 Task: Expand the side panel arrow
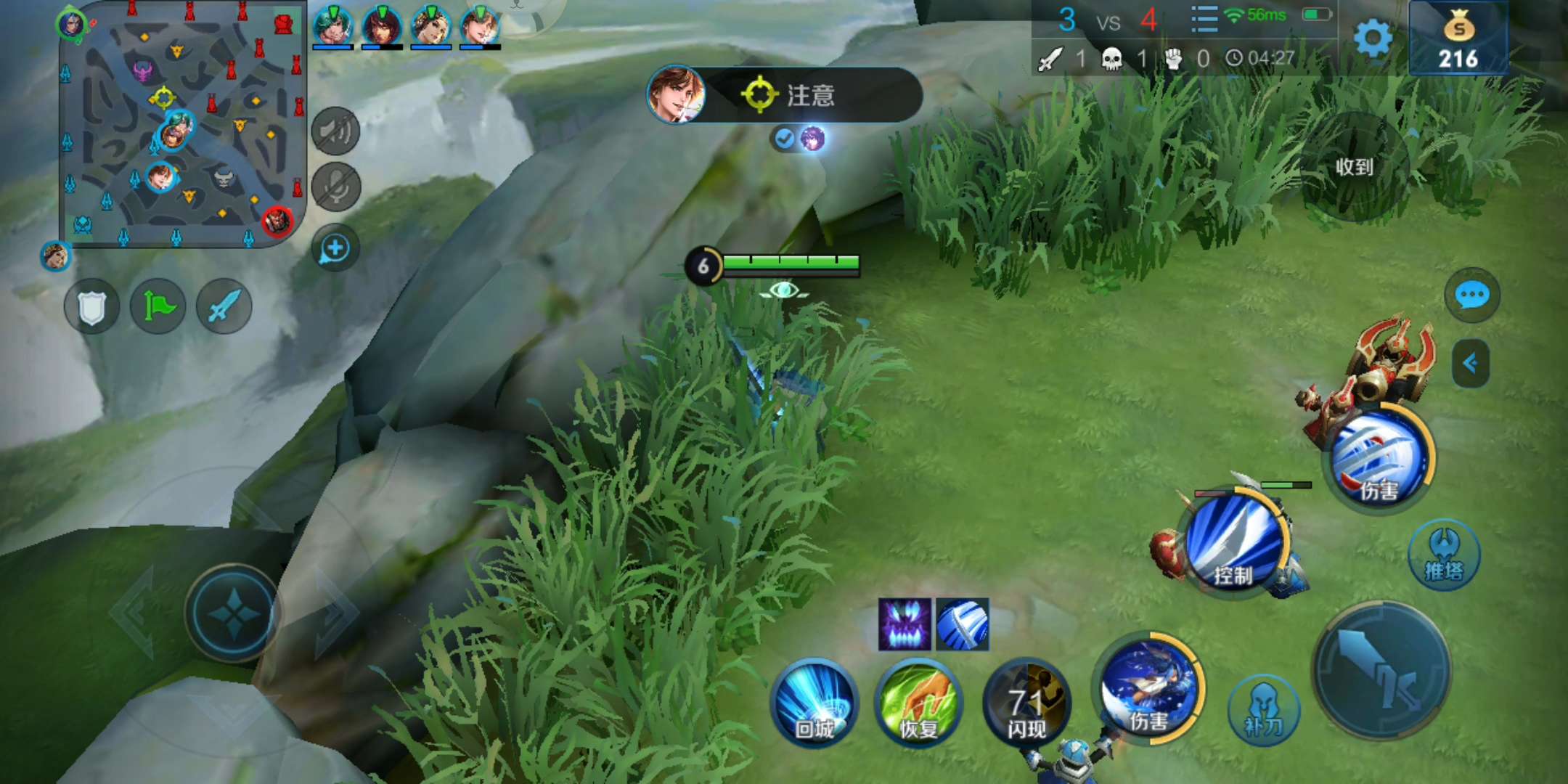pos(1471,363)
